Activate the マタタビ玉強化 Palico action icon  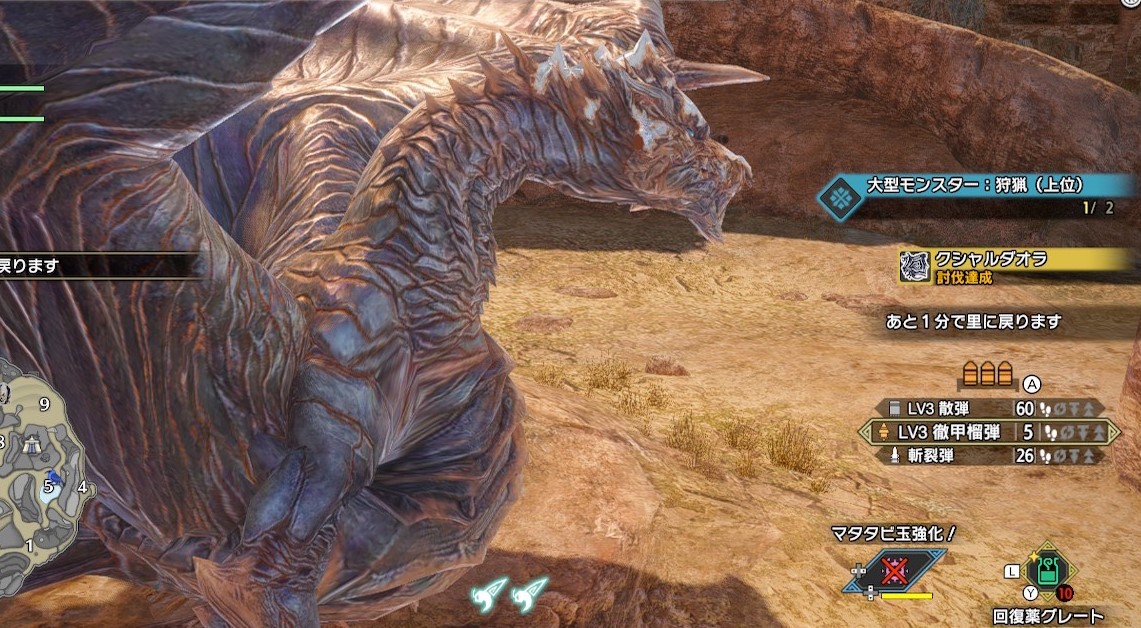tap(894, 572)
